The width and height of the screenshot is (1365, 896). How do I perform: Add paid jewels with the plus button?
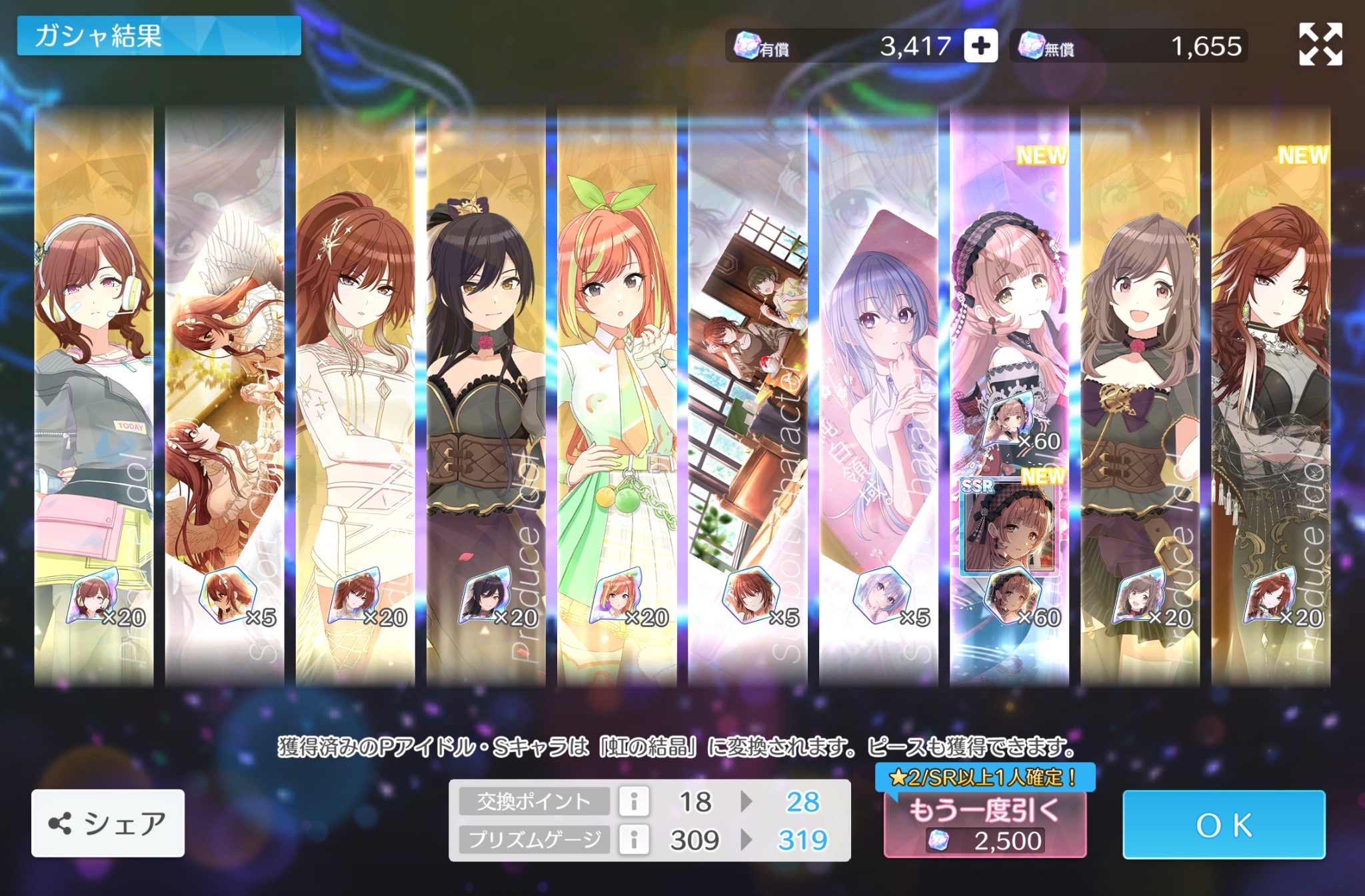pos(980,46)
